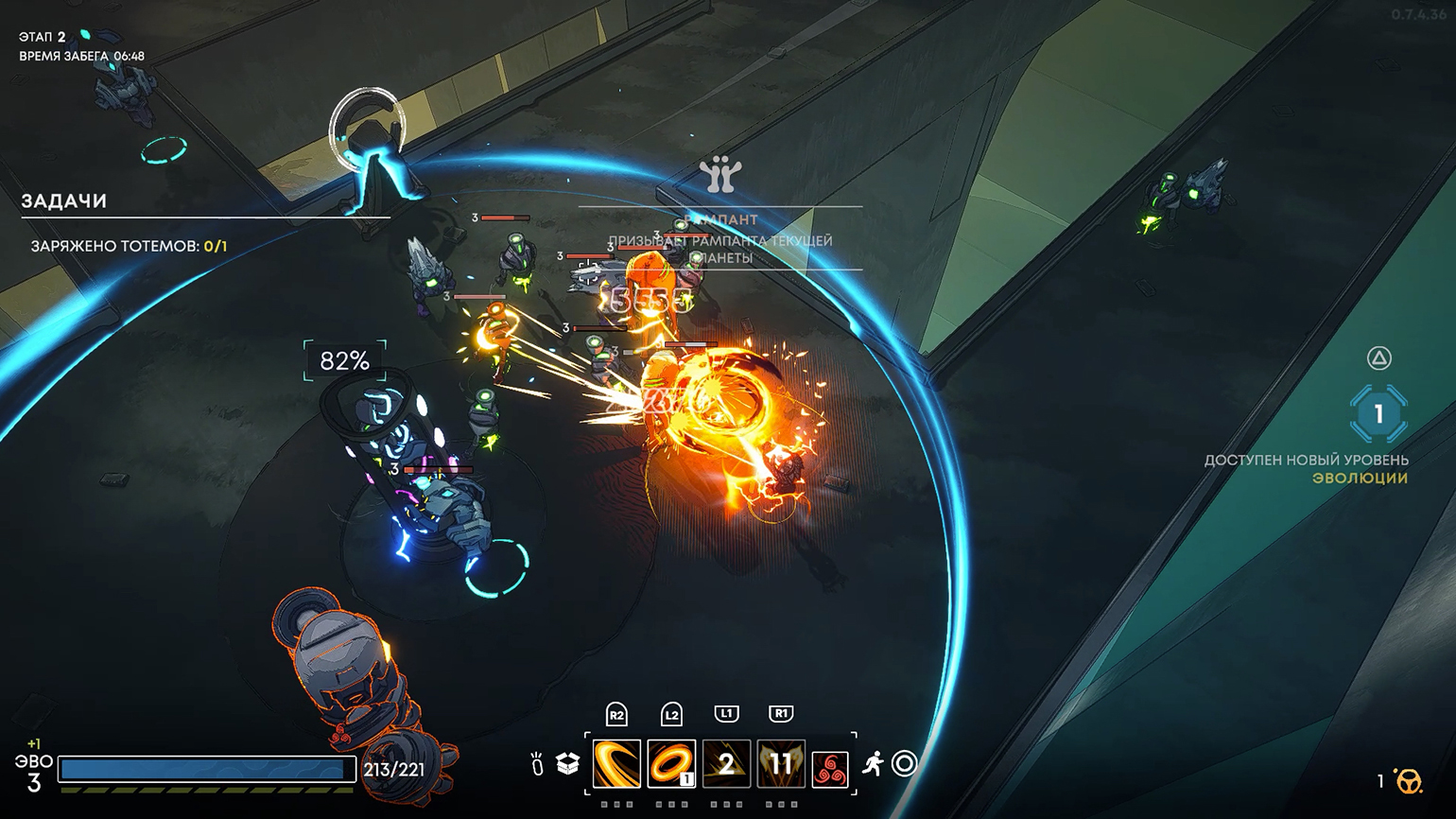
Task: Click the red triple-spiral ability icon
Action: coord(830,769)
